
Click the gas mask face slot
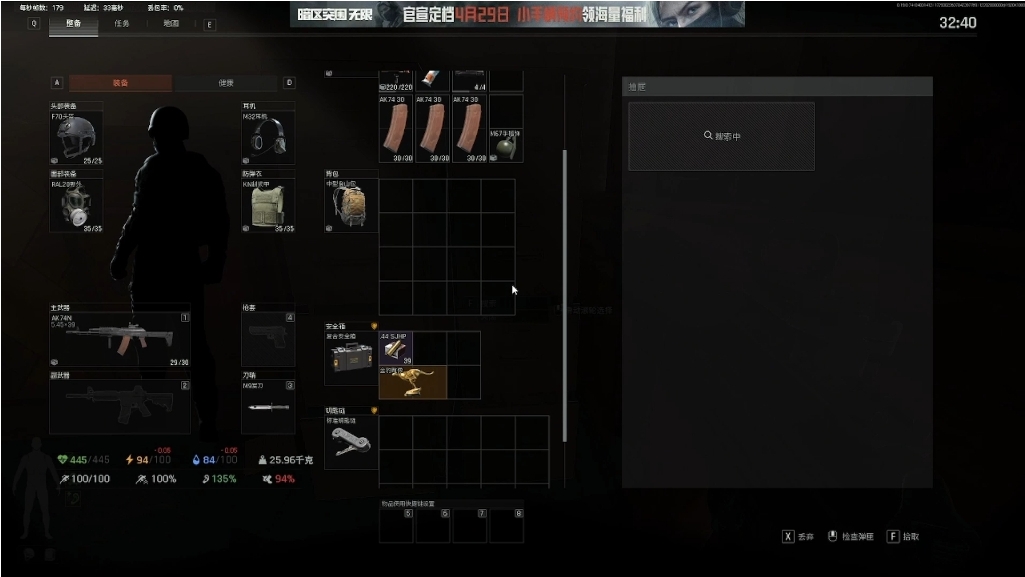click(x=76, y=205)
